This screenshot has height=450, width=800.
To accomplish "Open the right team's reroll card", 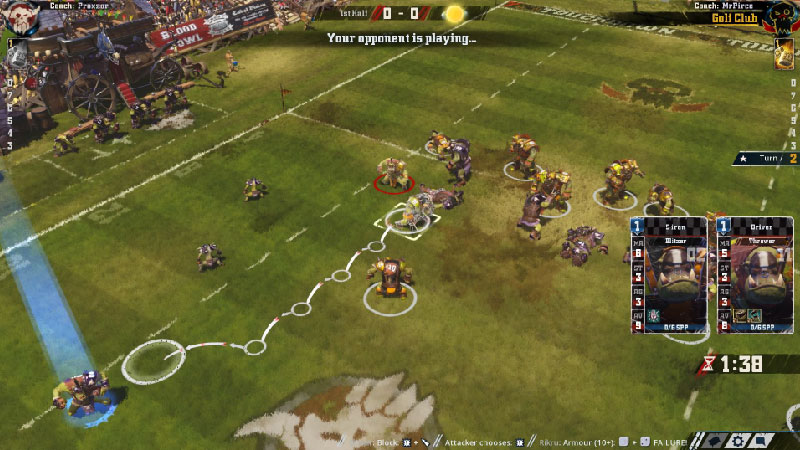I will tap(782, 55).
